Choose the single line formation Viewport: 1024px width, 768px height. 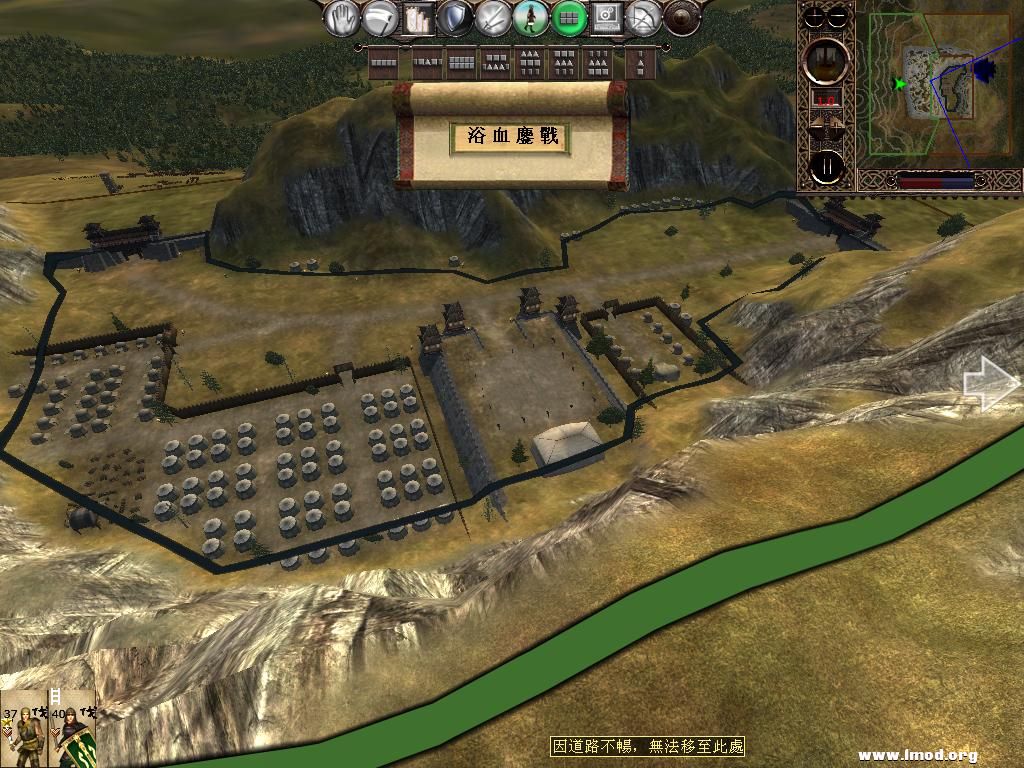(385, 63)
